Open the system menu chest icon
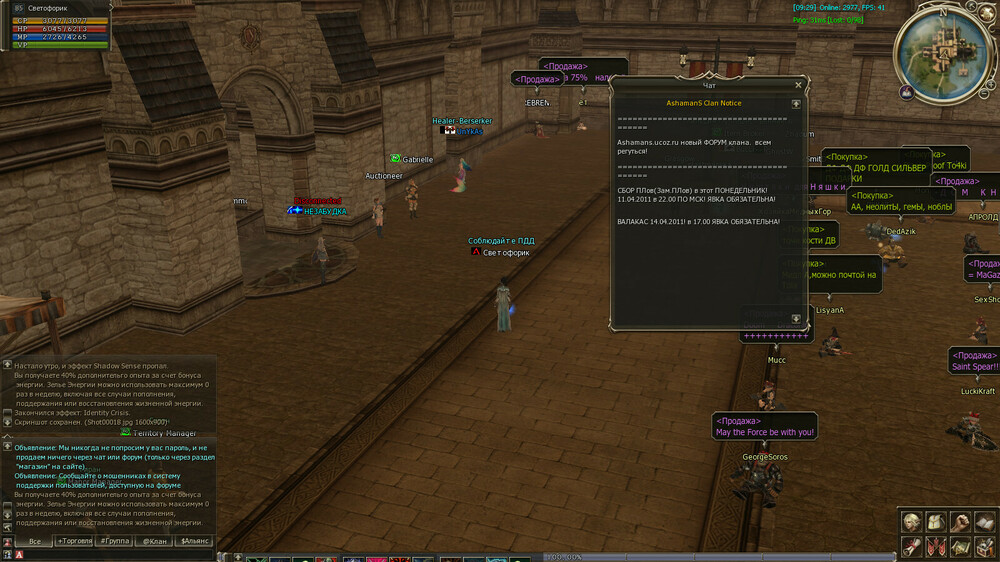Screen dimensions: 1000x562 (983, 546)
